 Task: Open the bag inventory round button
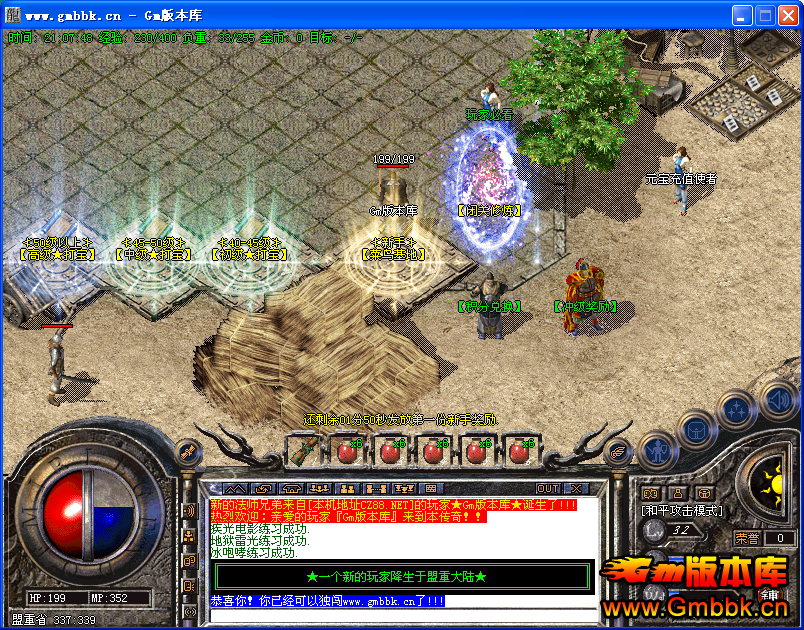695,428
